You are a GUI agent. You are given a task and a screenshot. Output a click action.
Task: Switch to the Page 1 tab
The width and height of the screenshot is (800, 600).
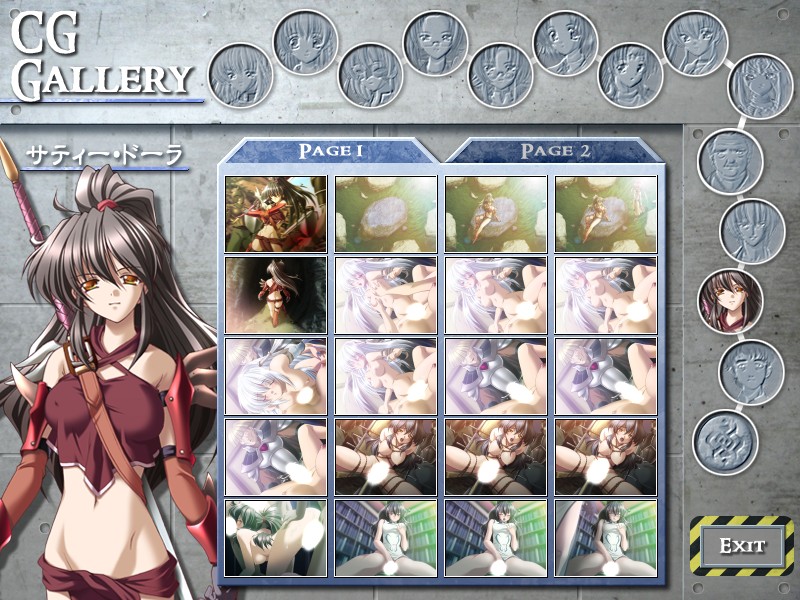[330, 151]
